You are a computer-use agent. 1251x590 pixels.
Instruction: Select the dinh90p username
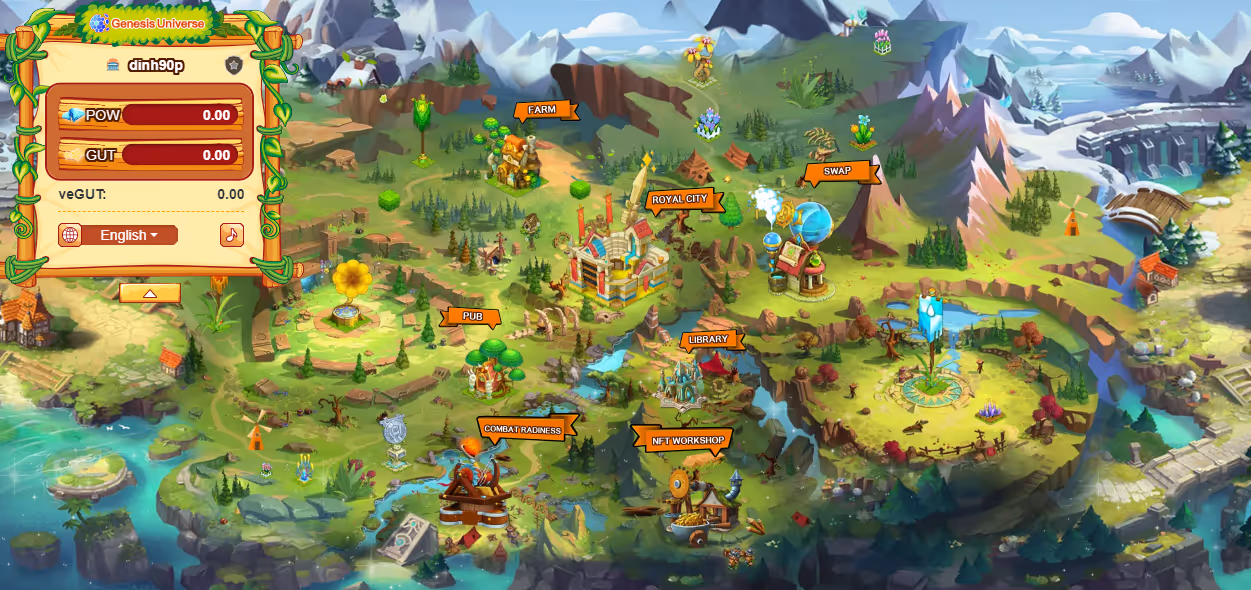pyautogui.click(x=156, y=65)
